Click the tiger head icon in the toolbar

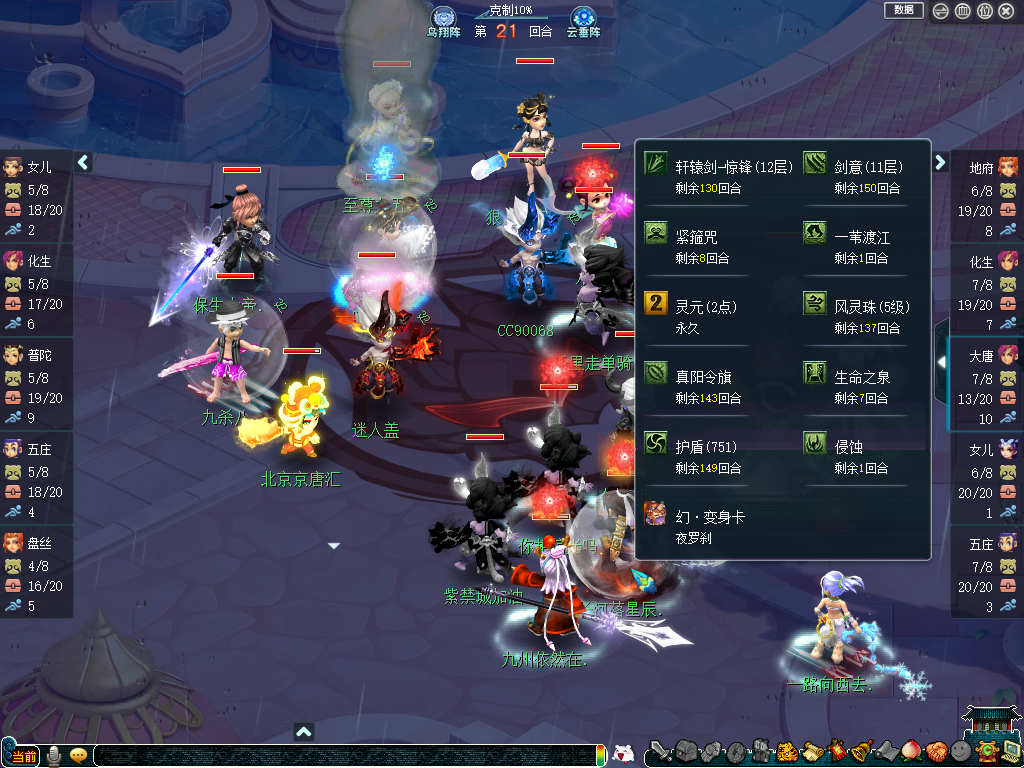[786, 751]
